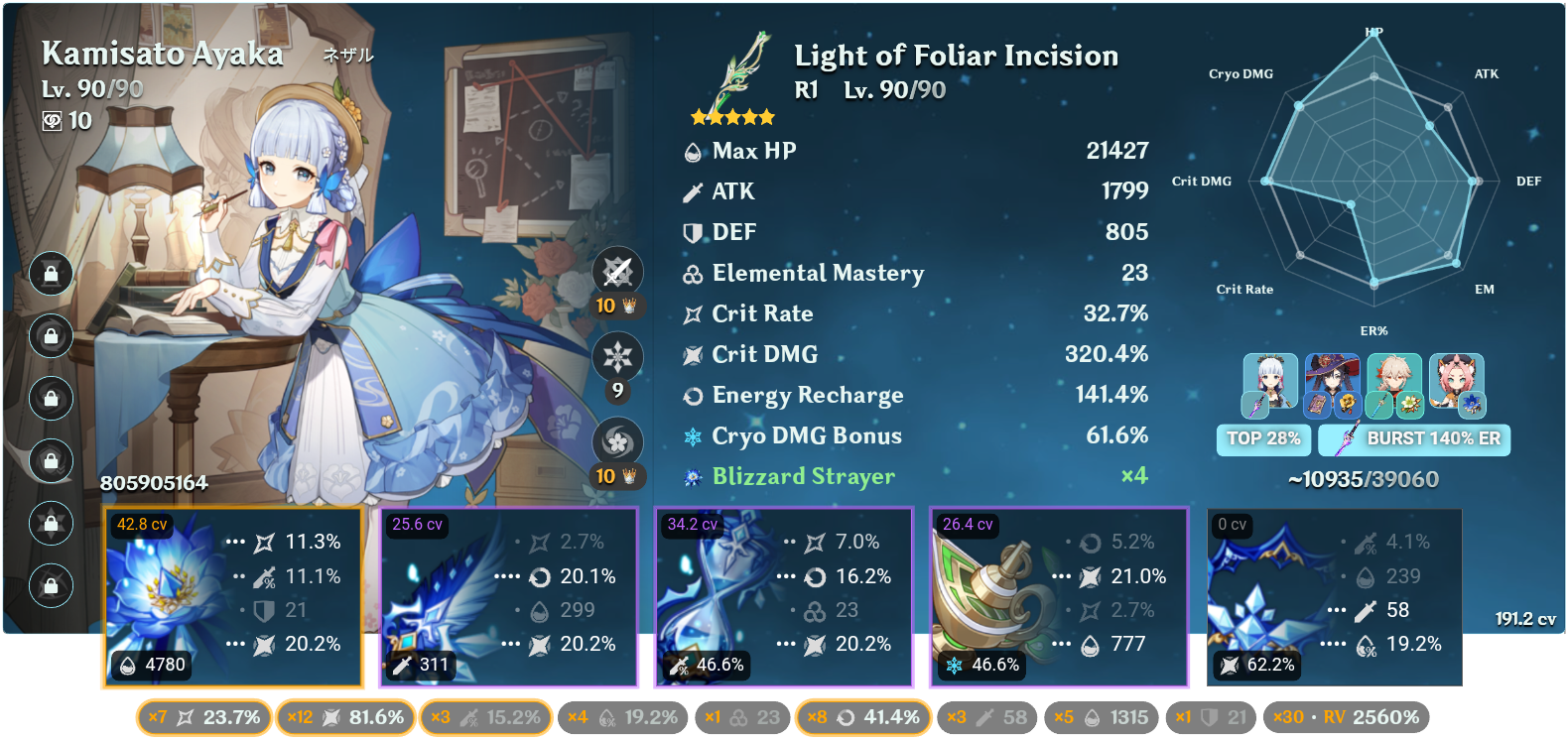Screen dimensions: 1568x741
Task: Click the Max HP droplet stat icon
Action: [693, 151]
